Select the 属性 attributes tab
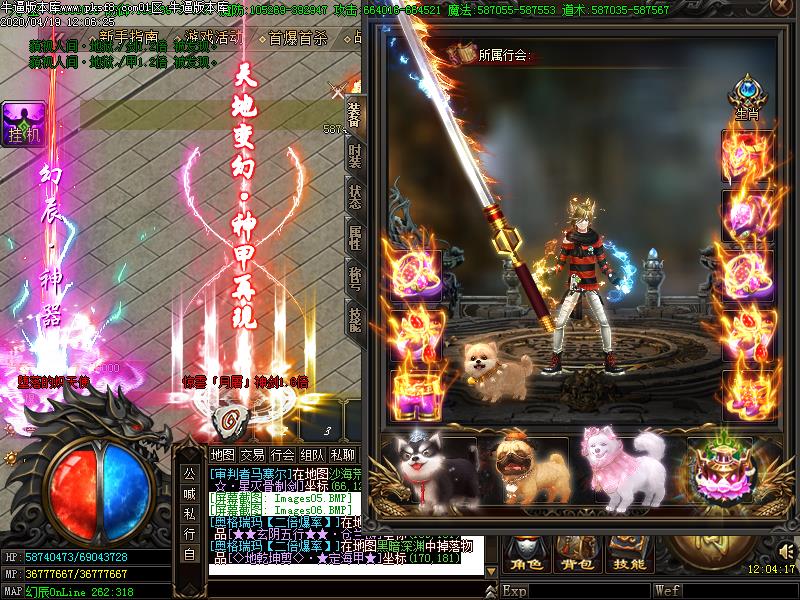This screenshot has height=600, width=800. click(x=355, y=237)
